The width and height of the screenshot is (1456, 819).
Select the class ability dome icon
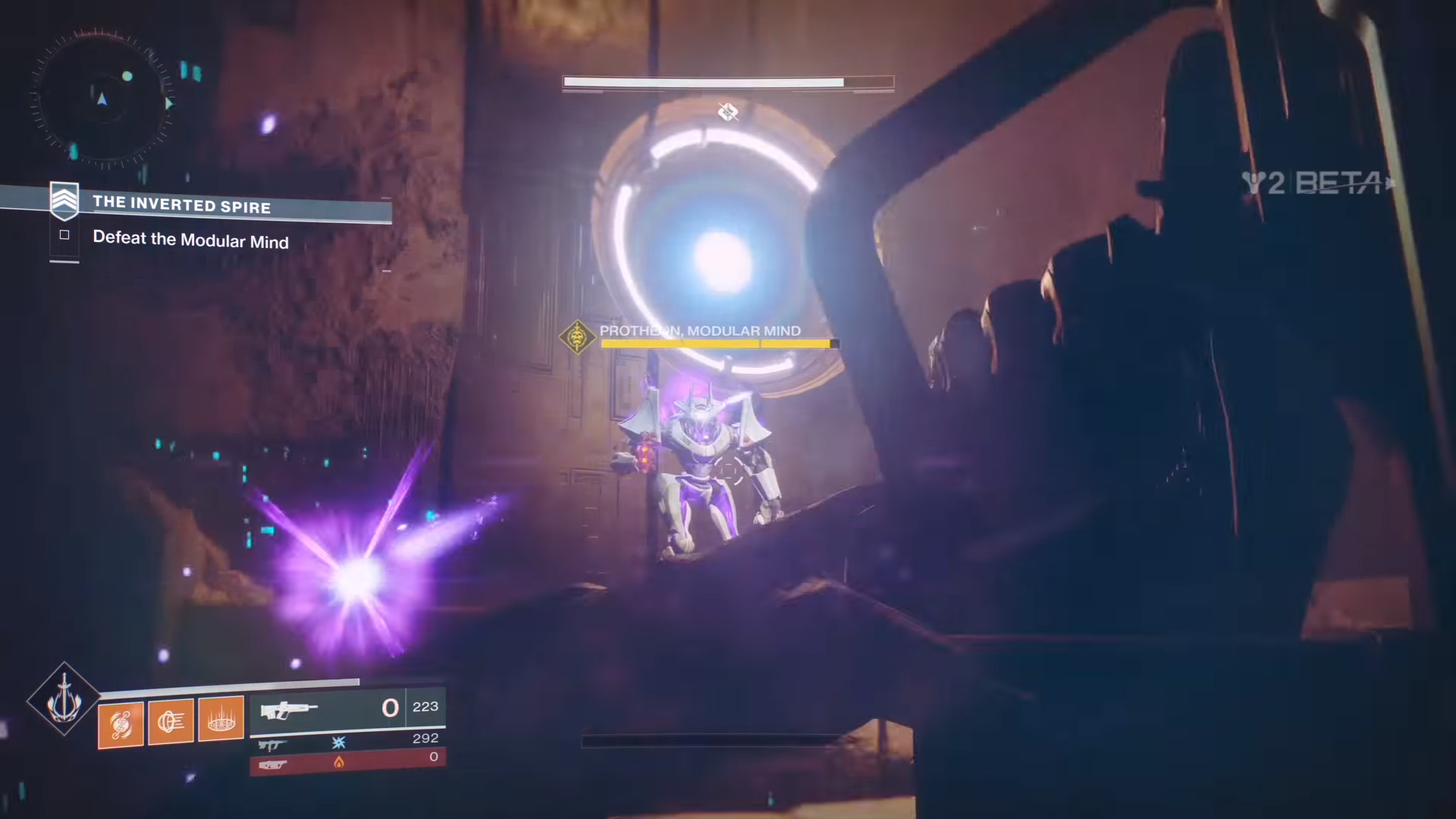coord(219,718)
